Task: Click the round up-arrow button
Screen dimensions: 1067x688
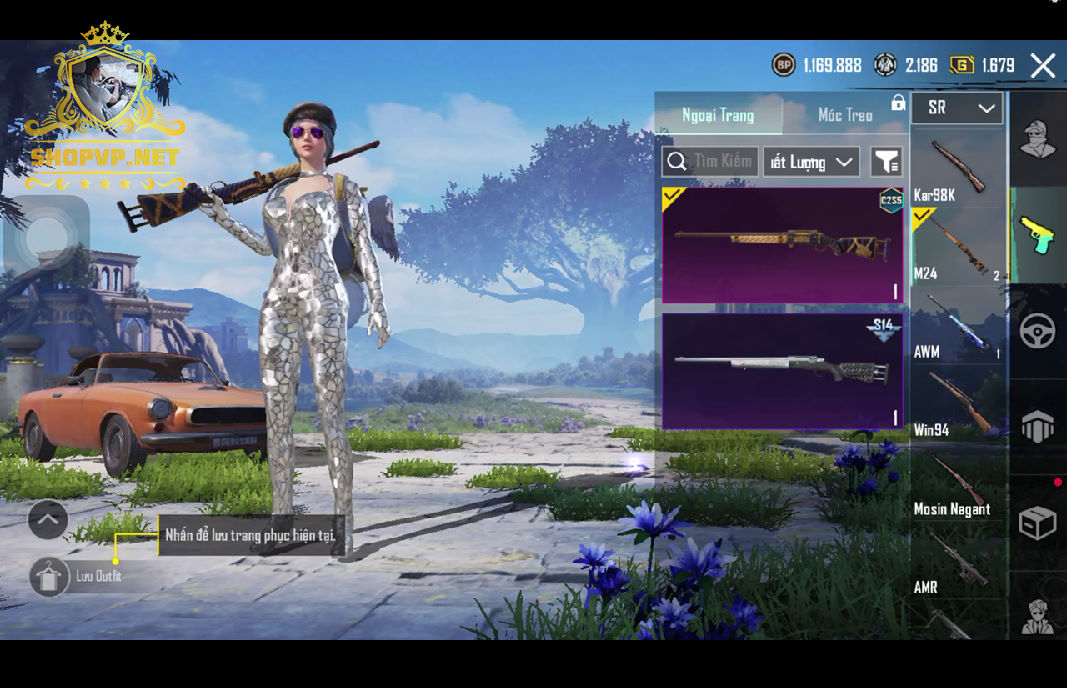Action: (x=48, y=519)
